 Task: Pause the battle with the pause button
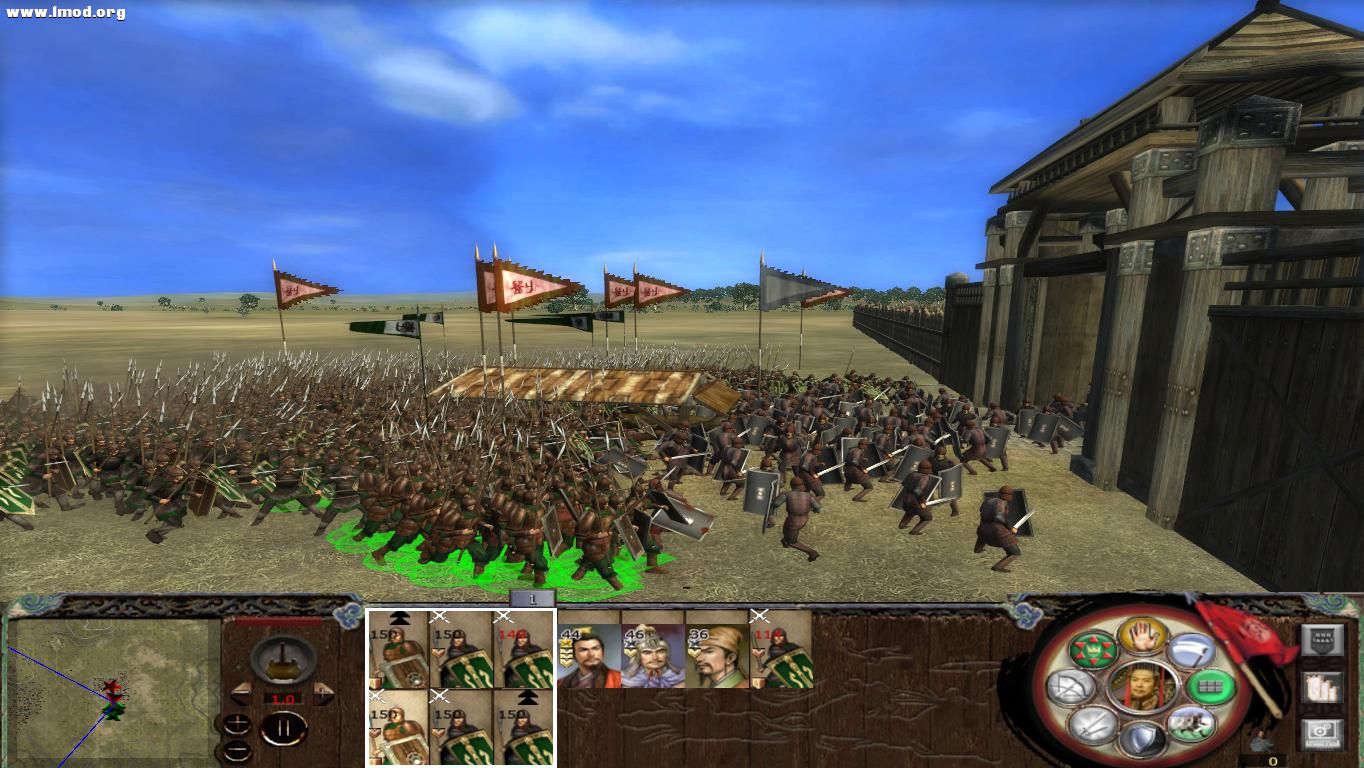tap(283, 727)
